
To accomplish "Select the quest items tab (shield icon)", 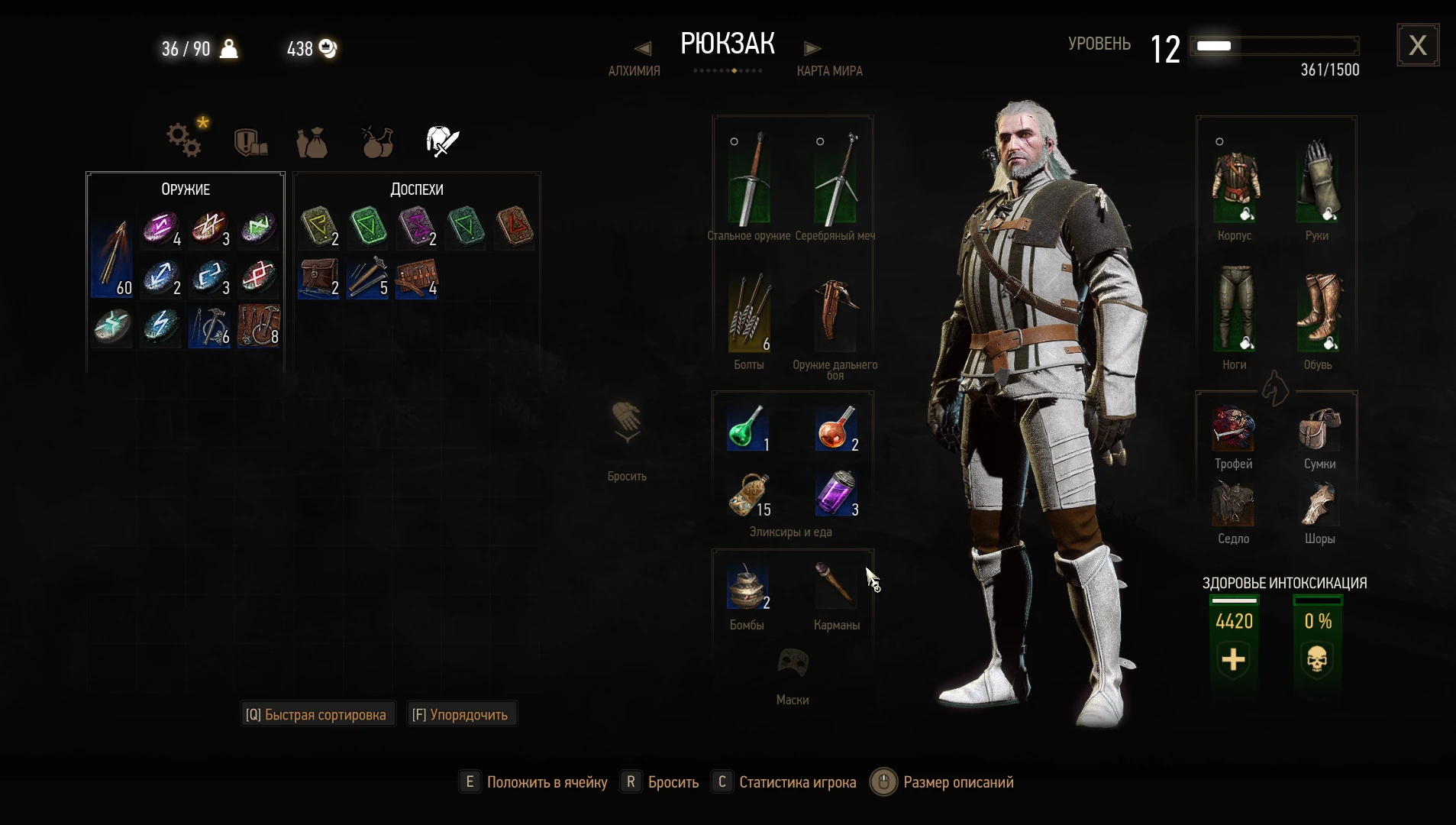I will pyautogui.click(x=250, y=142).
